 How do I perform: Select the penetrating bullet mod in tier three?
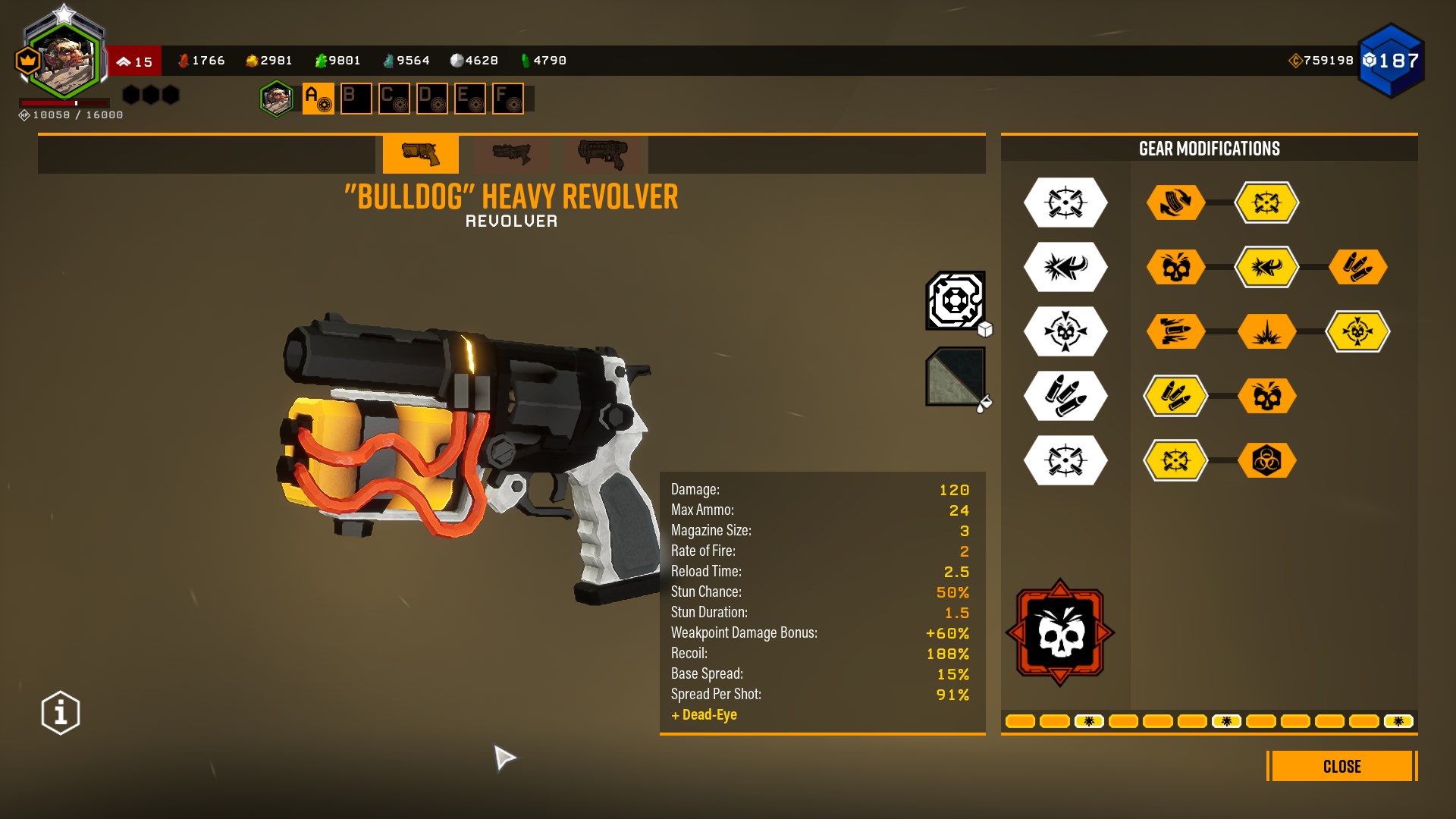point(1175,331)
